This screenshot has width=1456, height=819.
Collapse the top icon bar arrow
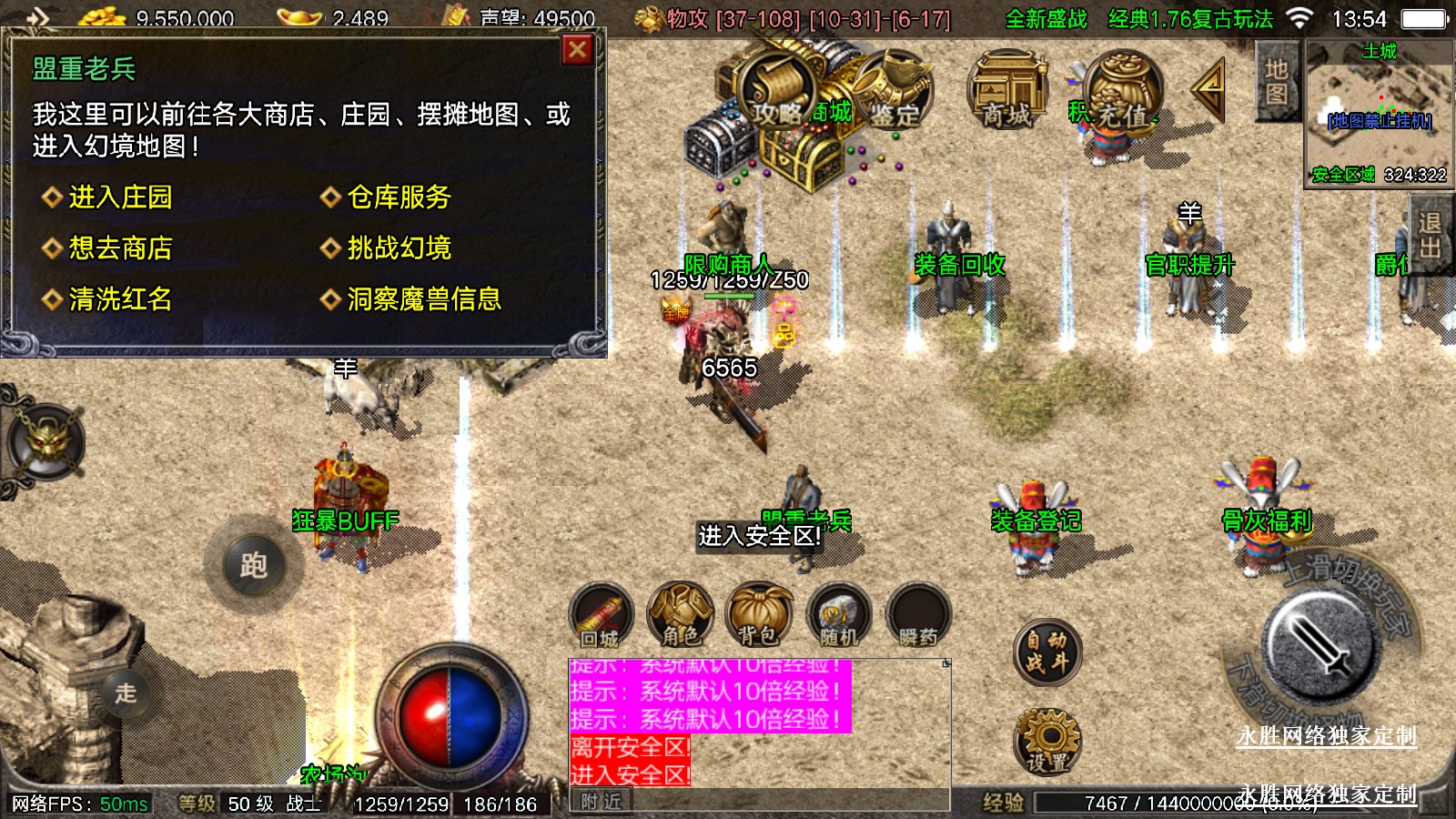pyautogui.click(x=1209, y=89)
